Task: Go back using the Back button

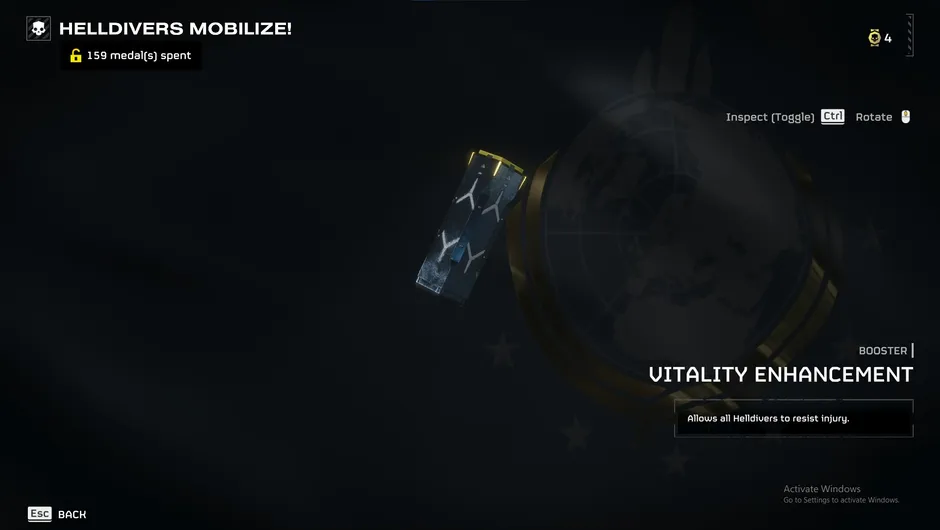Action: [x=58, y=514]
